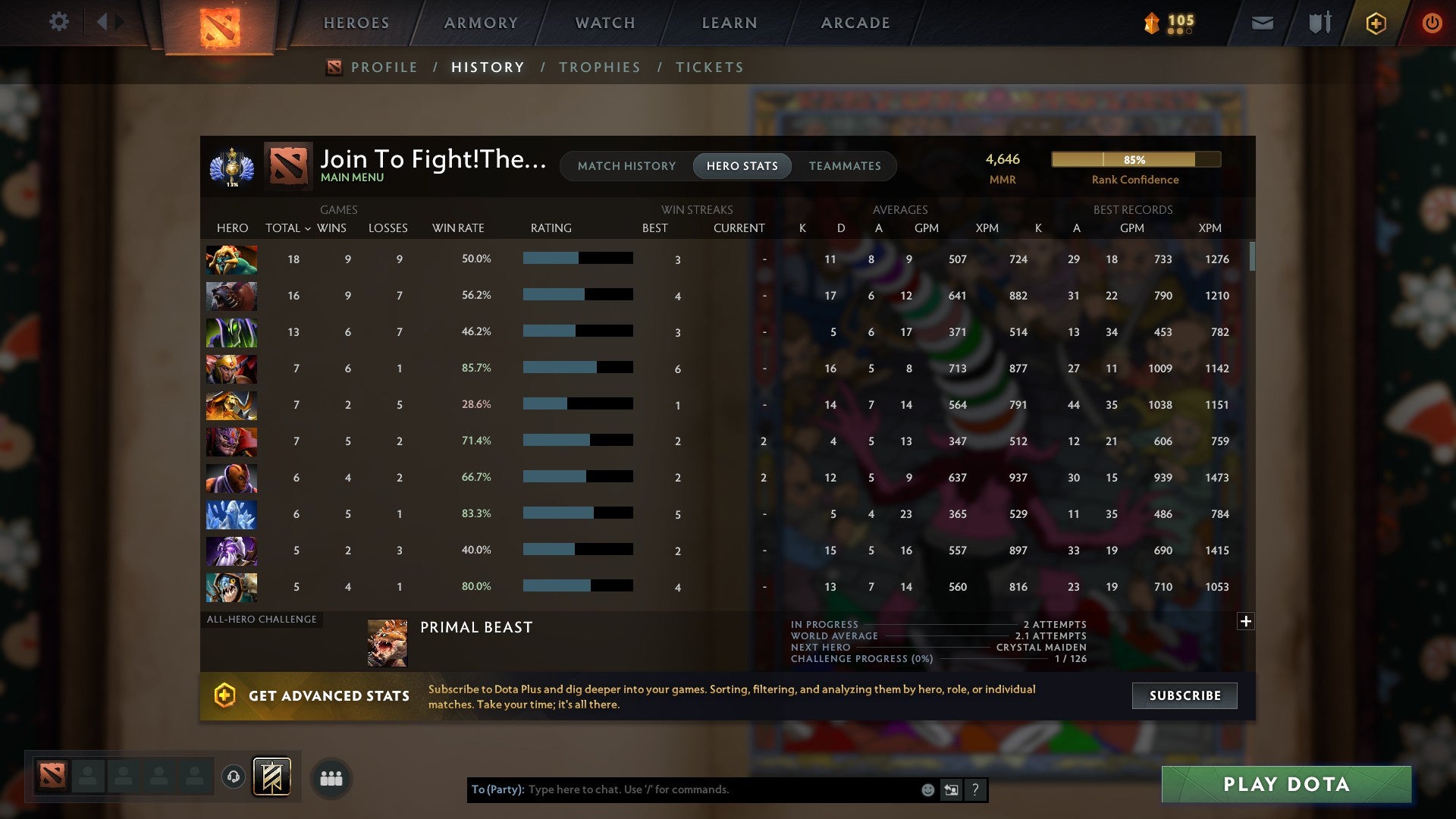
Task: Click the Dota 2 logo in the top bar
Action: 218,23
